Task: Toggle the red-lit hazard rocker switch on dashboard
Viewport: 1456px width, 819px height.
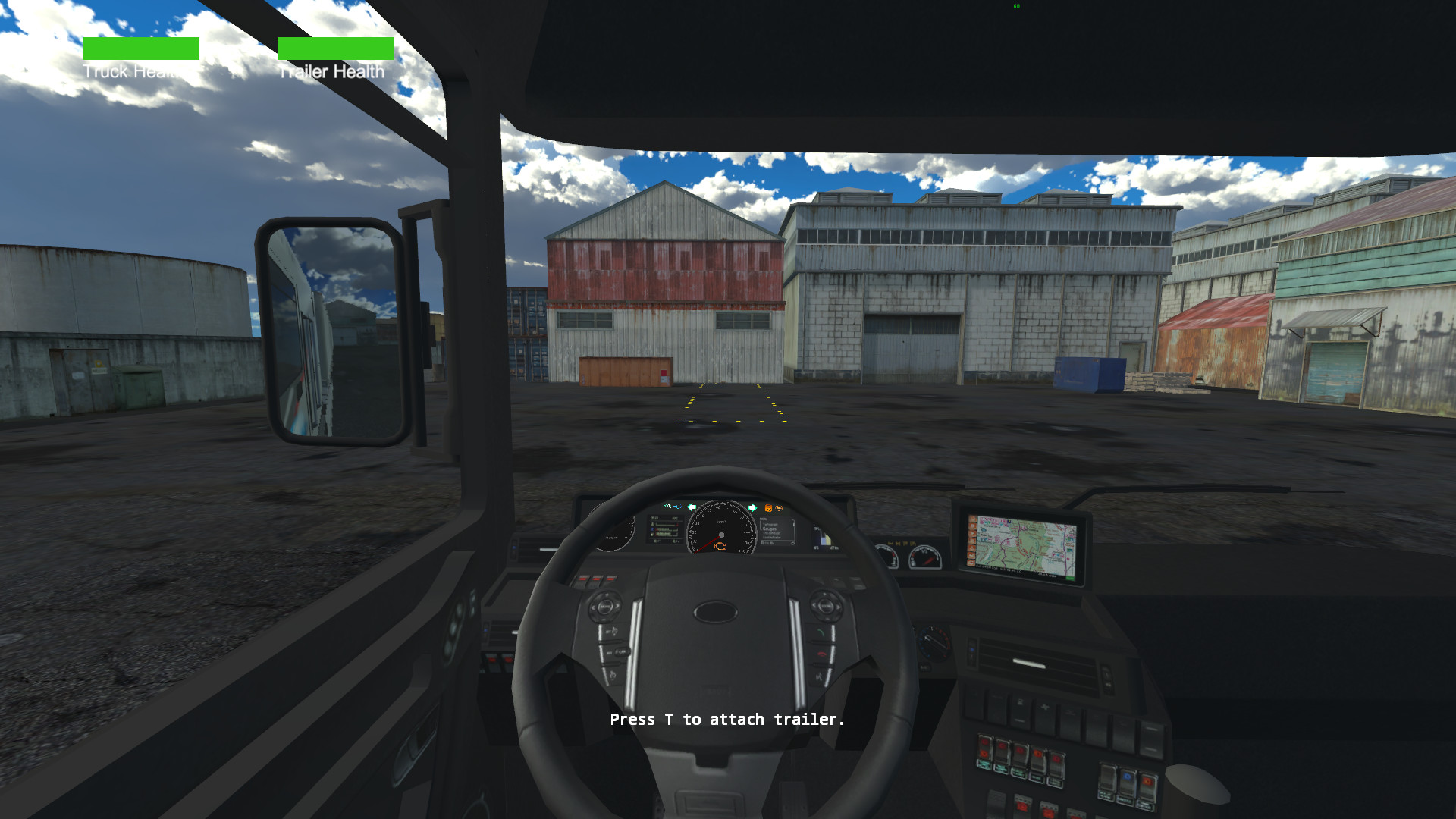Action: click(x=984, y=748)
